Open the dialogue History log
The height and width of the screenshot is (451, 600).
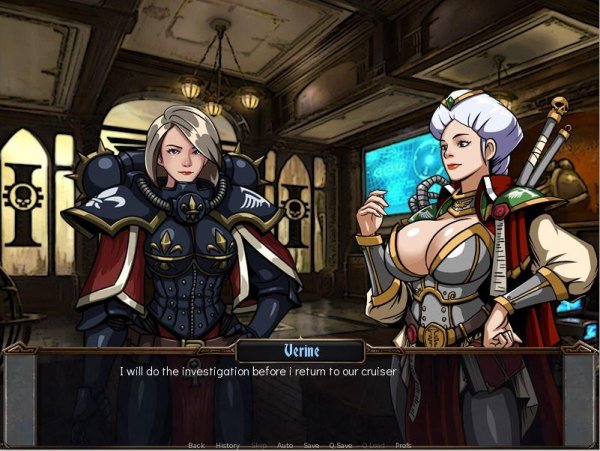click(227, 445)
